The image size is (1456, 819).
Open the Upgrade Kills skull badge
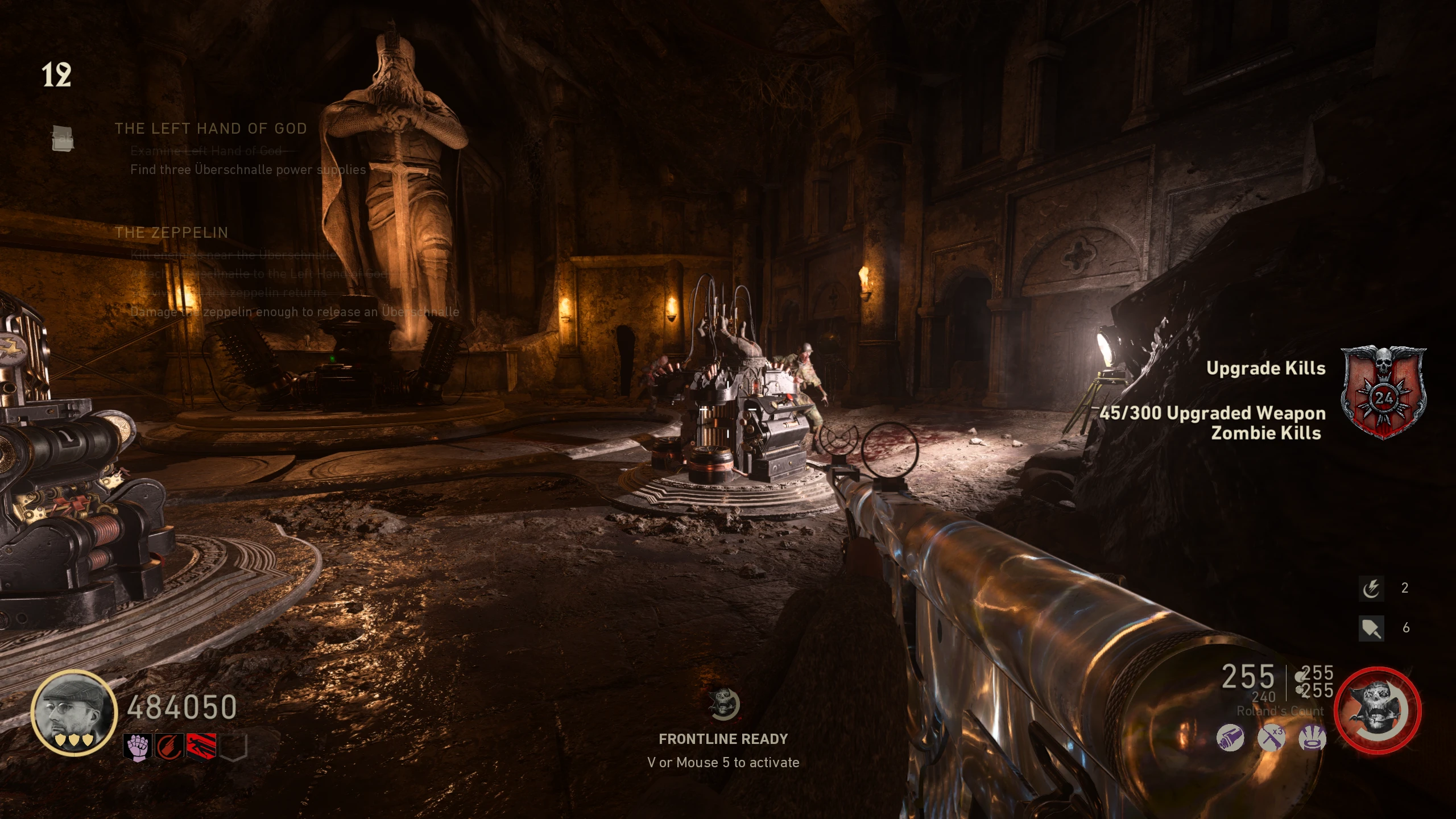coord(1383,392)
